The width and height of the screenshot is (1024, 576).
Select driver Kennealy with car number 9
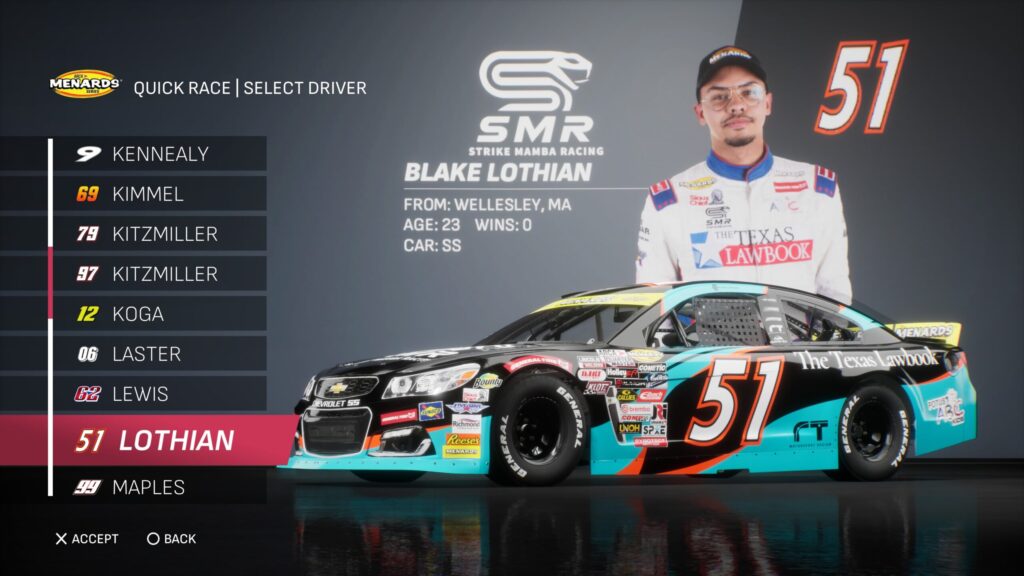160,154
